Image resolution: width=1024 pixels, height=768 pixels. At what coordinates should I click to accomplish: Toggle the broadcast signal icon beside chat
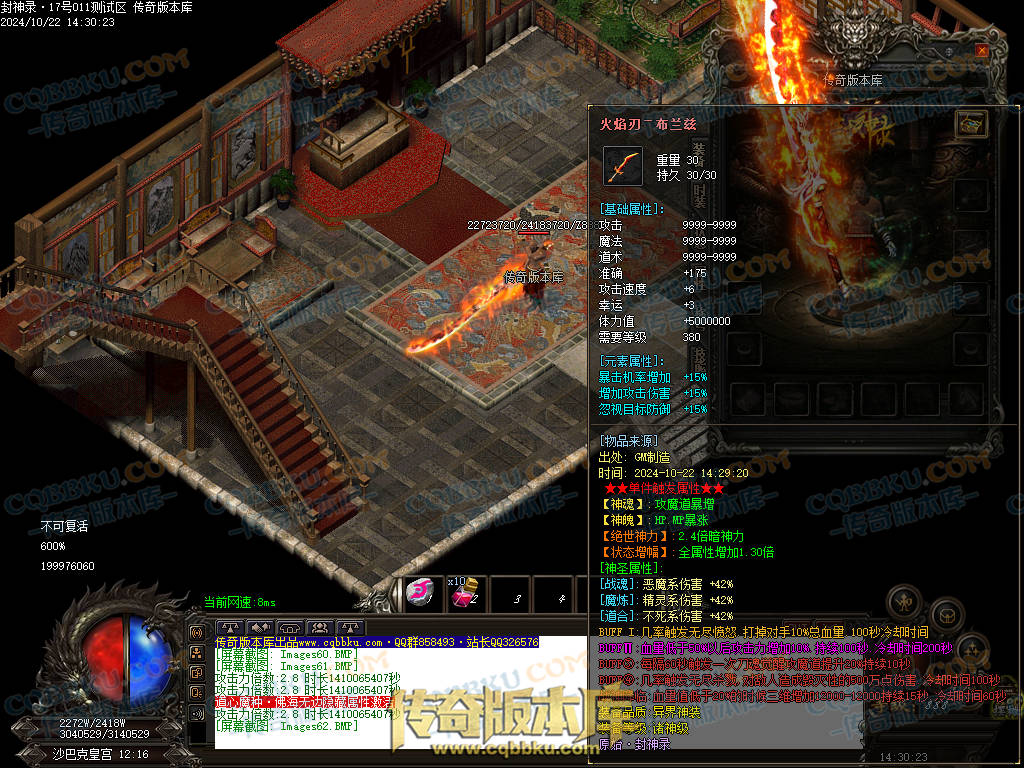pos(197,633)
